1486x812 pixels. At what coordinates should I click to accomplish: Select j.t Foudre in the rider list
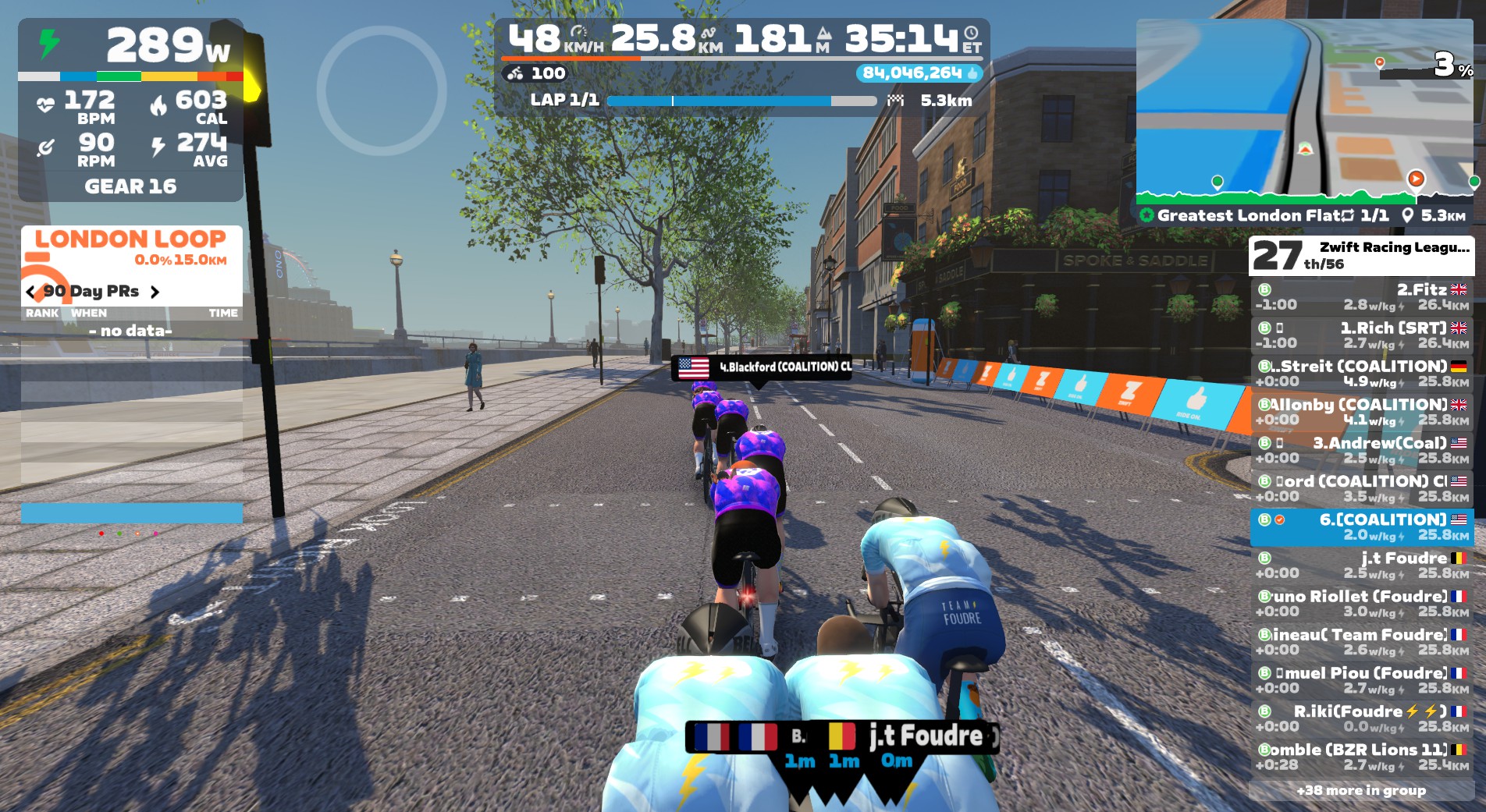coord(1361,566)
